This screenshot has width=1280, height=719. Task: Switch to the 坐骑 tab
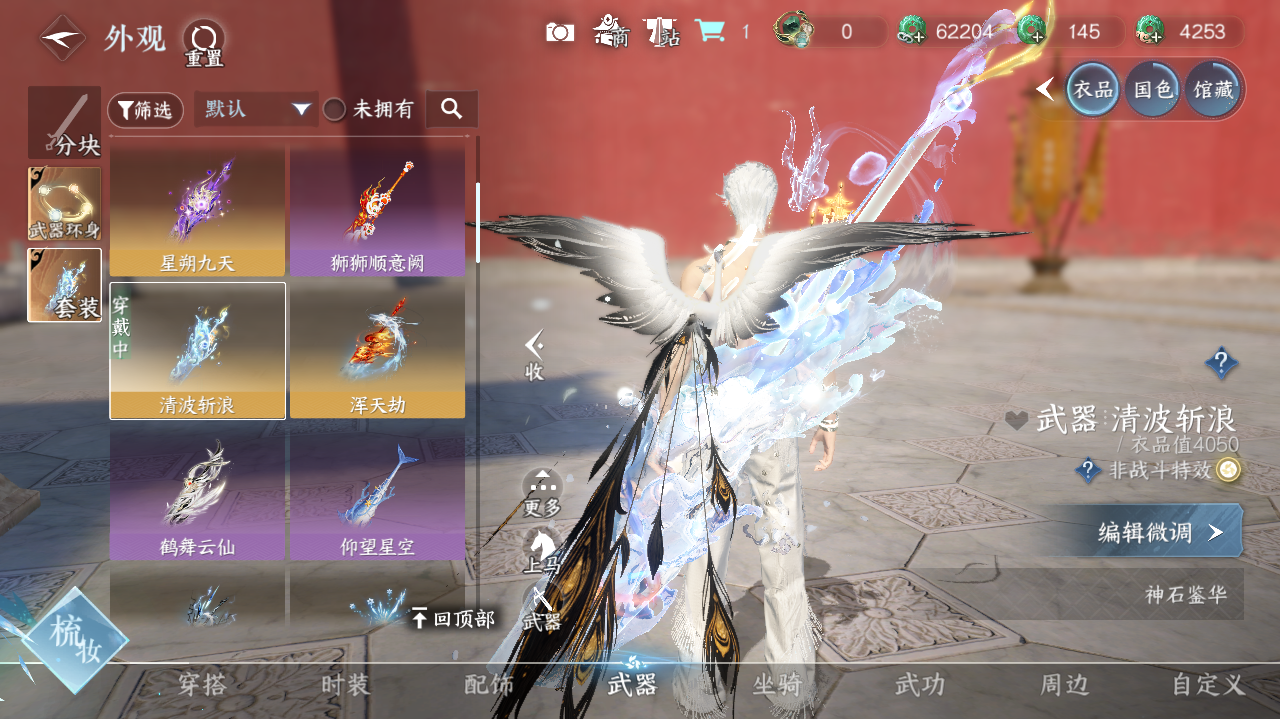pos(777,685)
